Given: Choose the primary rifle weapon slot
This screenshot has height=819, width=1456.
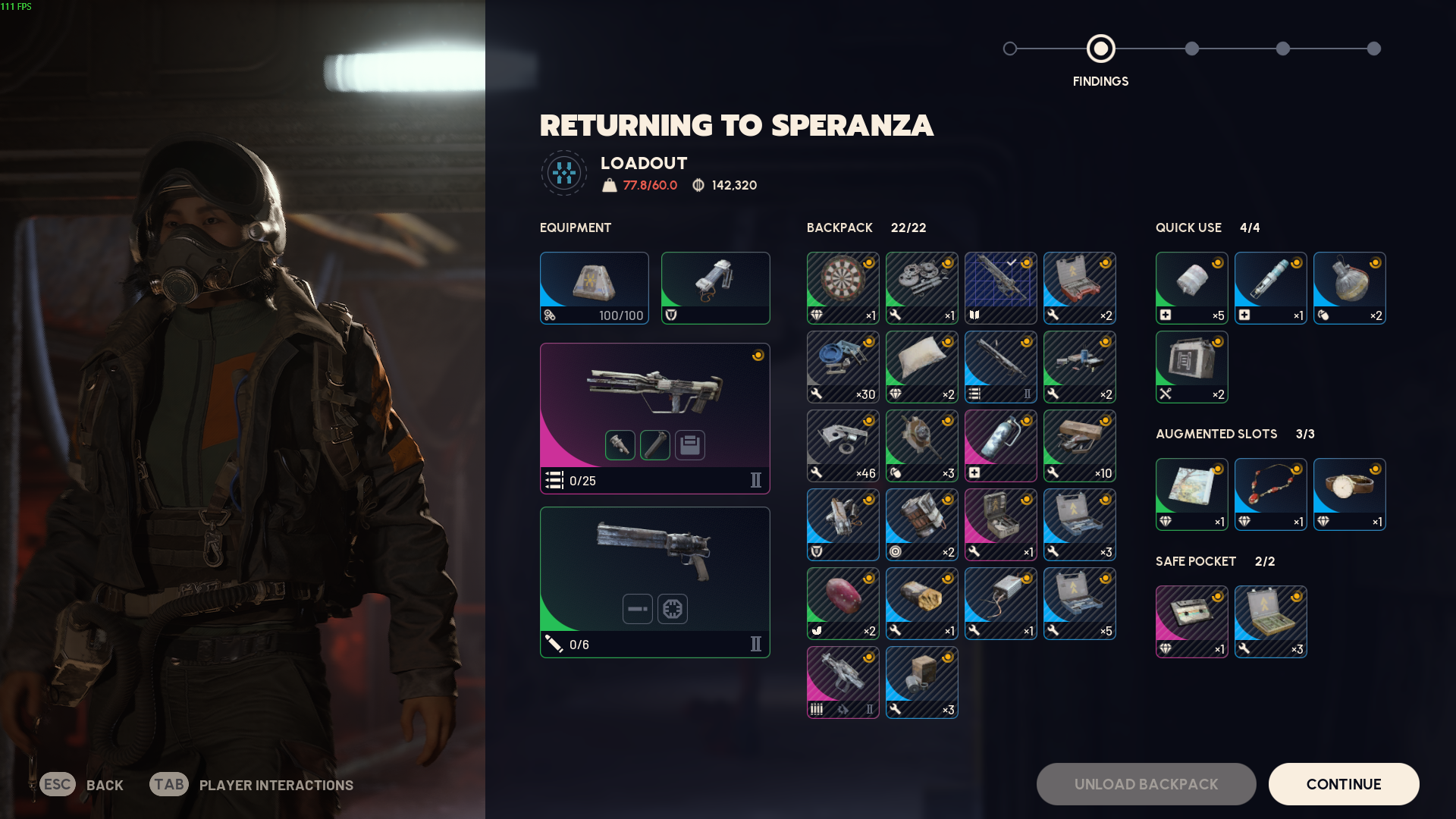Looking at the screenshot, I should click(x=654, y=418).
